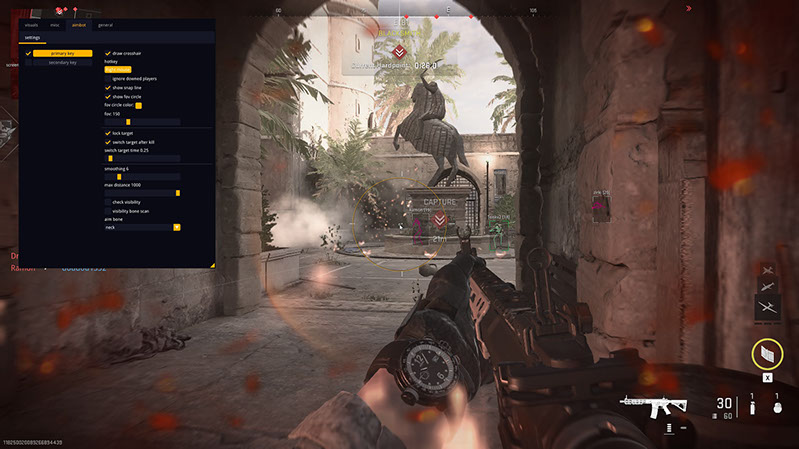
Task: Enable ignore downed players
Action: pyautogui.click(x=108, y=78)
